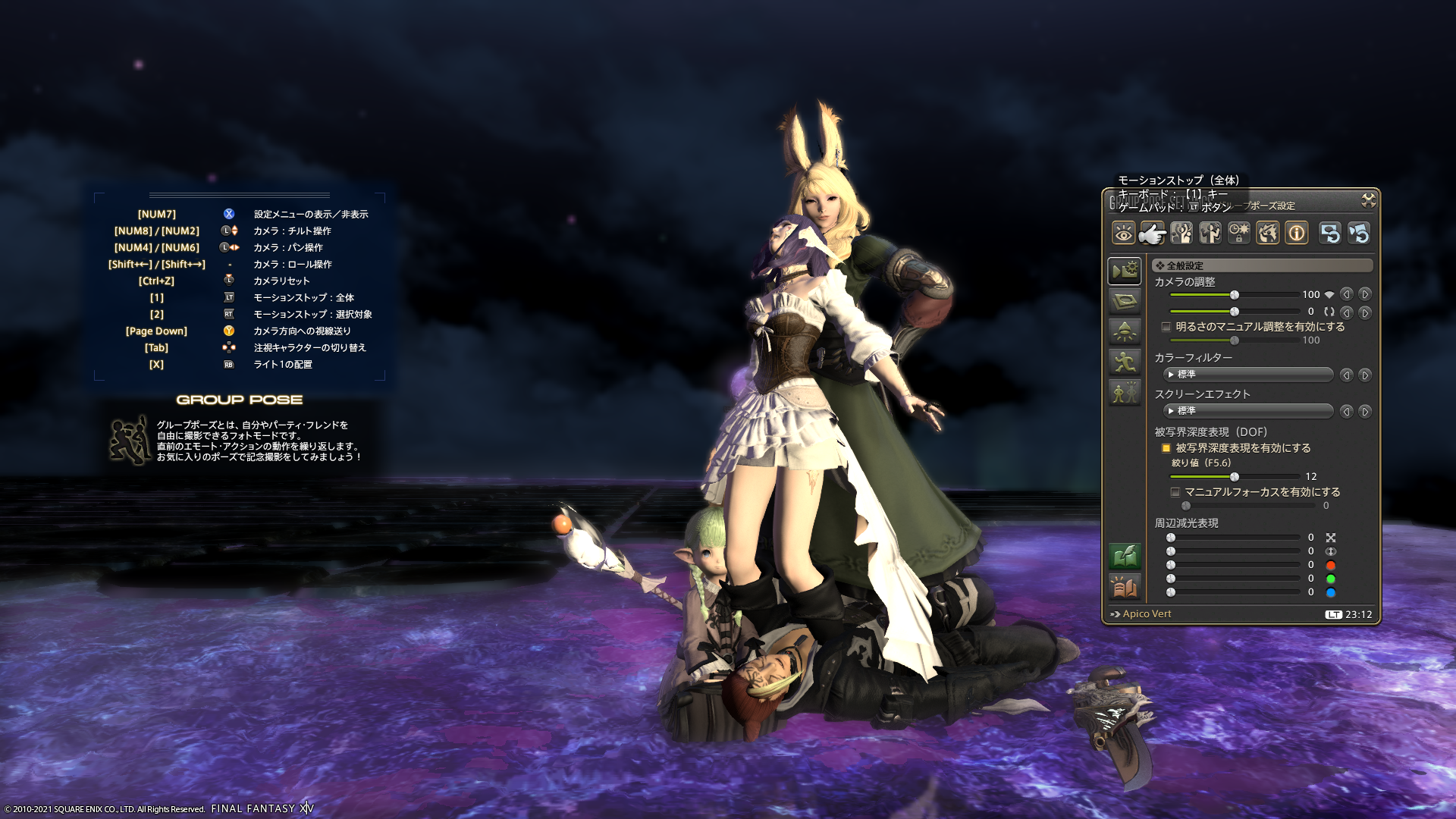Switch to the lighting settings tab
This screenshot has width=1456, height=819.
(1124, 331)
